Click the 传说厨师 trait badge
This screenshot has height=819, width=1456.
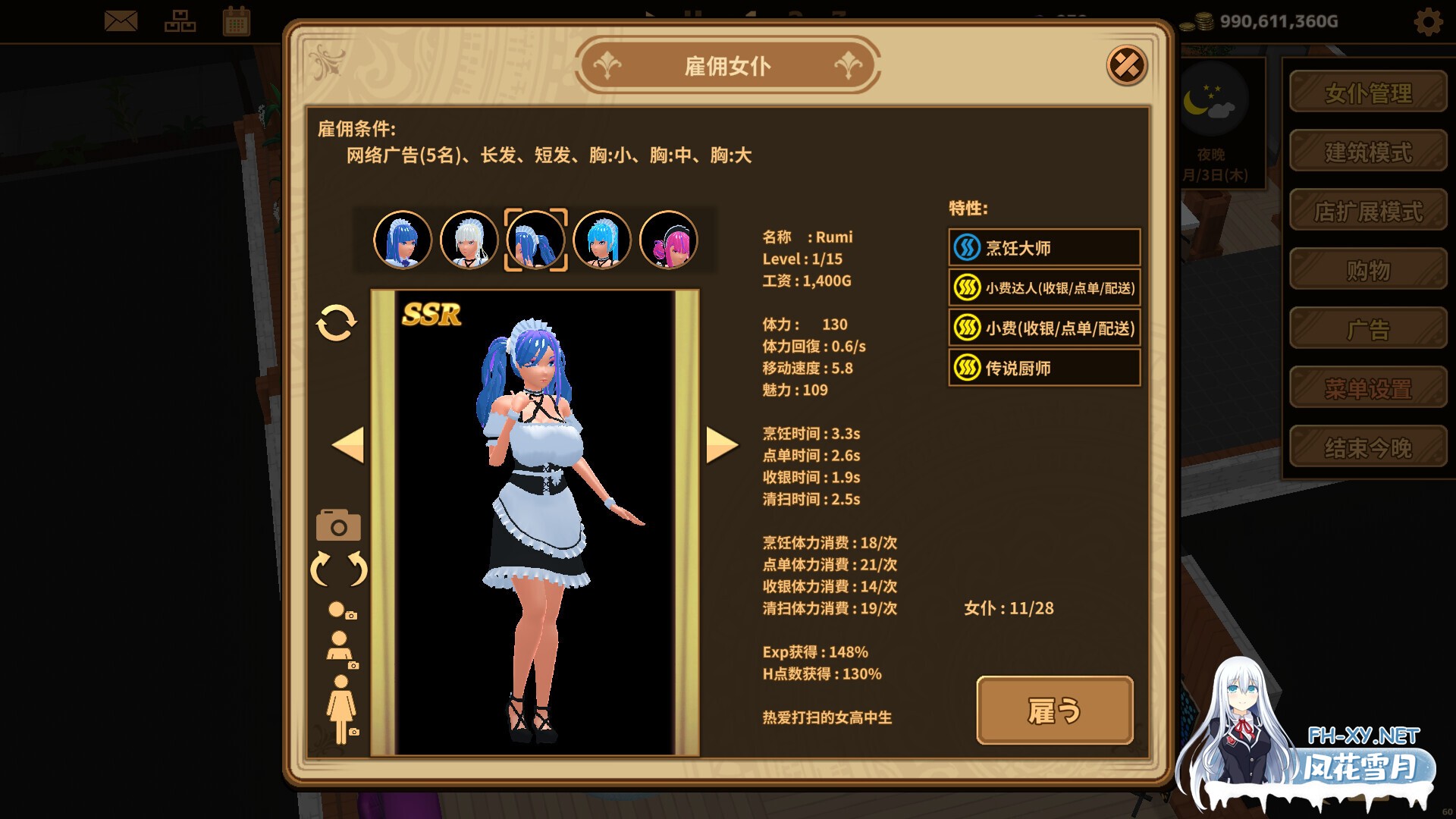click(1044, 367)
